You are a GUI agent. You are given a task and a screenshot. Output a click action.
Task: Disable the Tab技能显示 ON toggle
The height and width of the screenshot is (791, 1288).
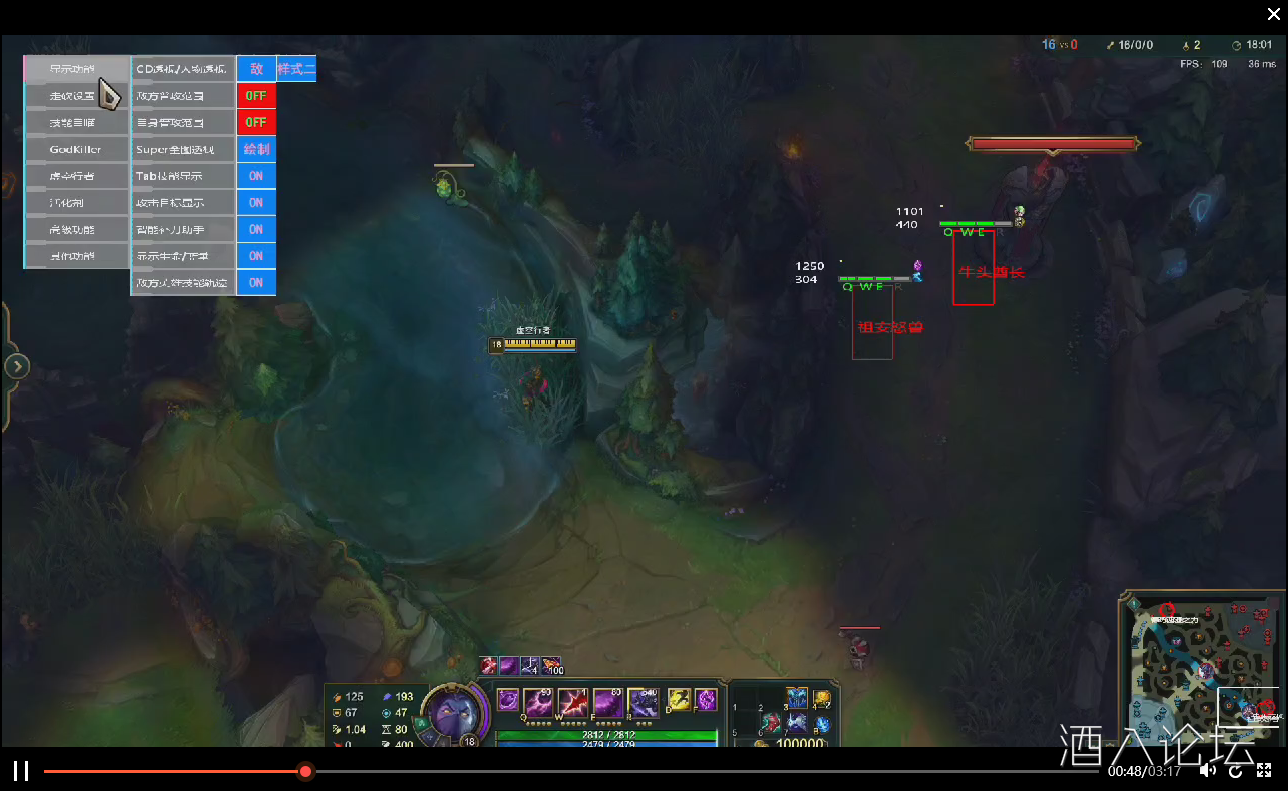click(256, 175)
